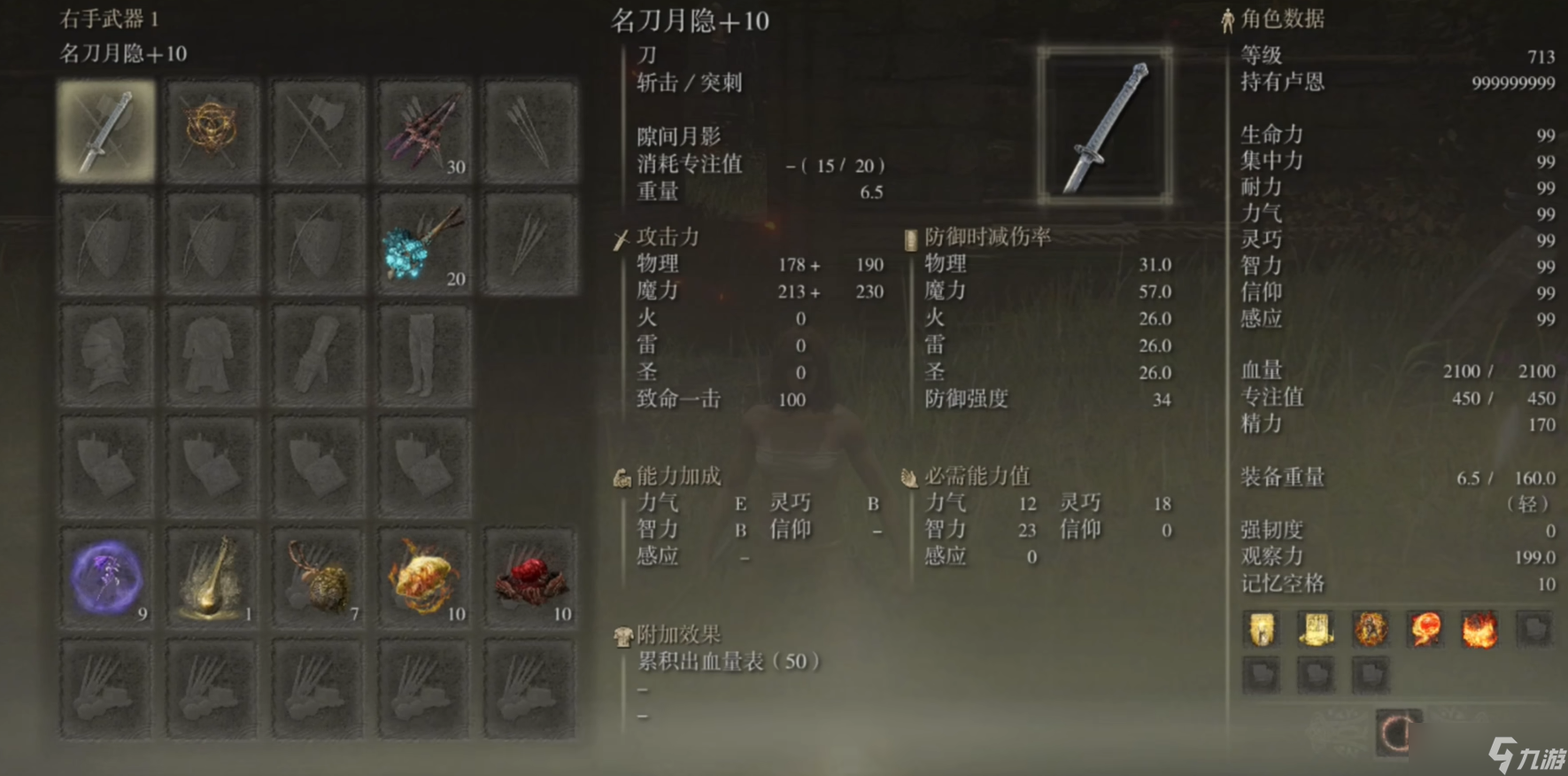Select the golden lantern consumable
Screen dimensions: 1568x776
[211, 577]
